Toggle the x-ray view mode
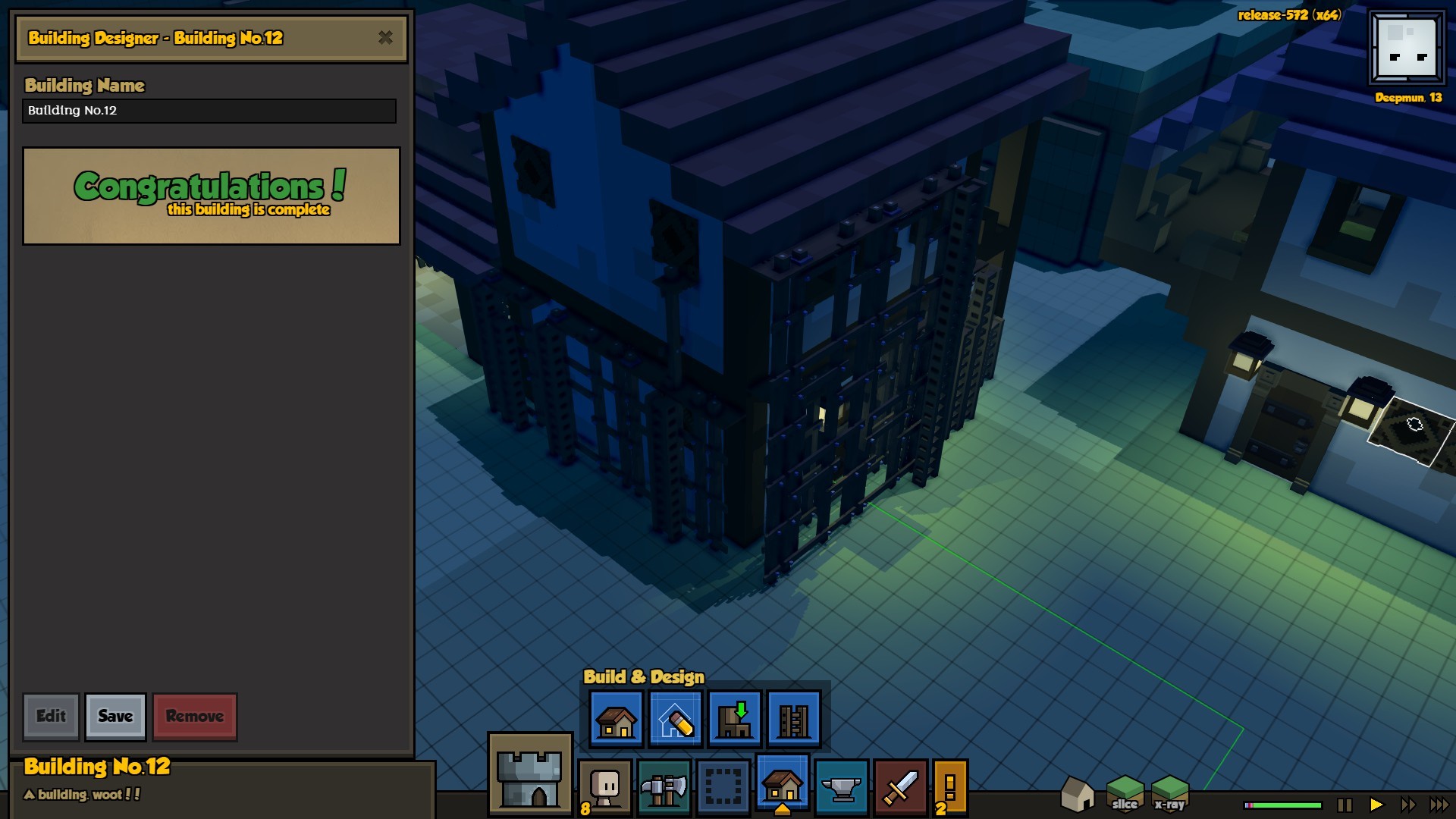This screenshot has width=1456, height=819. click(x=1169, y=793)
